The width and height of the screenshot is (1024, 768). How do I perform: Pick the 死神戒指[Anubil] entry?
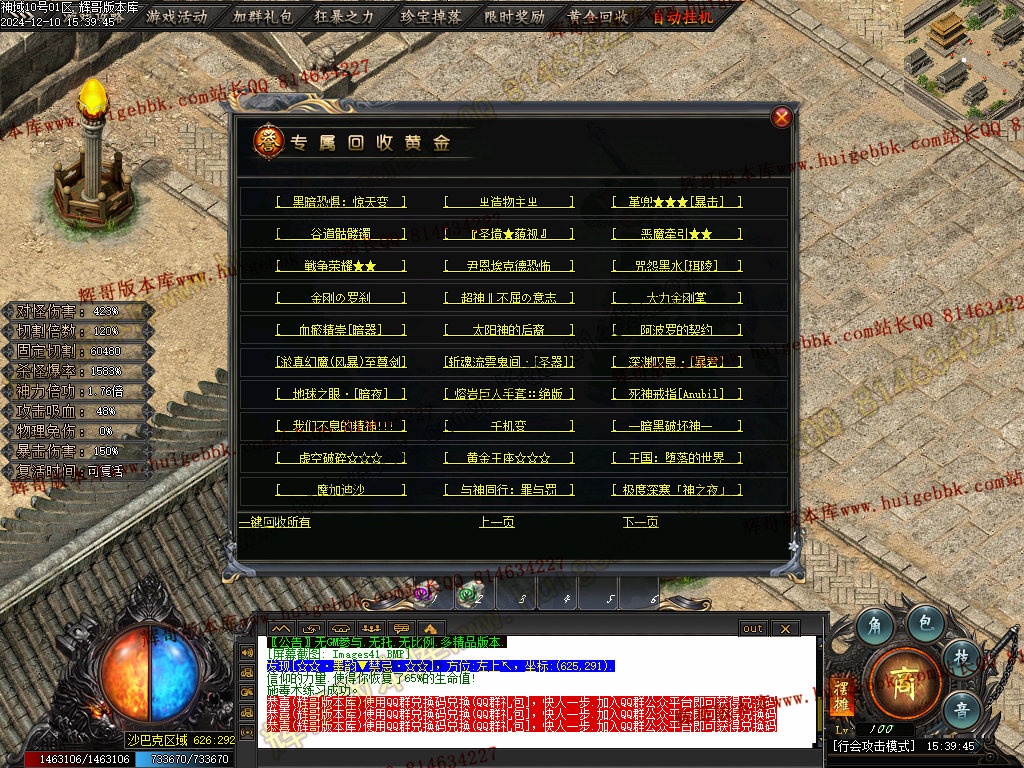[x=677, y=394]
